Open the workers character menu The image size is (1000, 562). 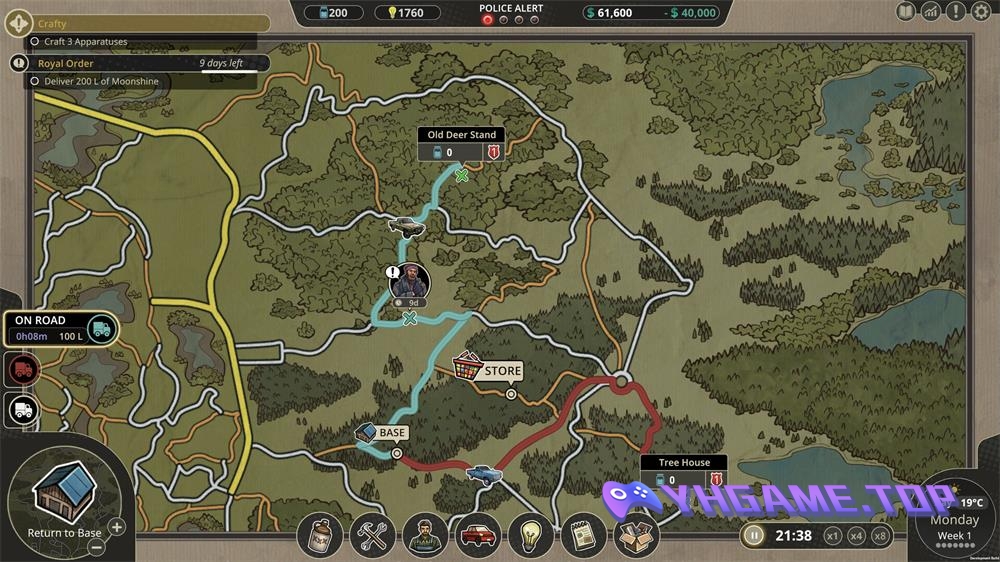point(426,537)
